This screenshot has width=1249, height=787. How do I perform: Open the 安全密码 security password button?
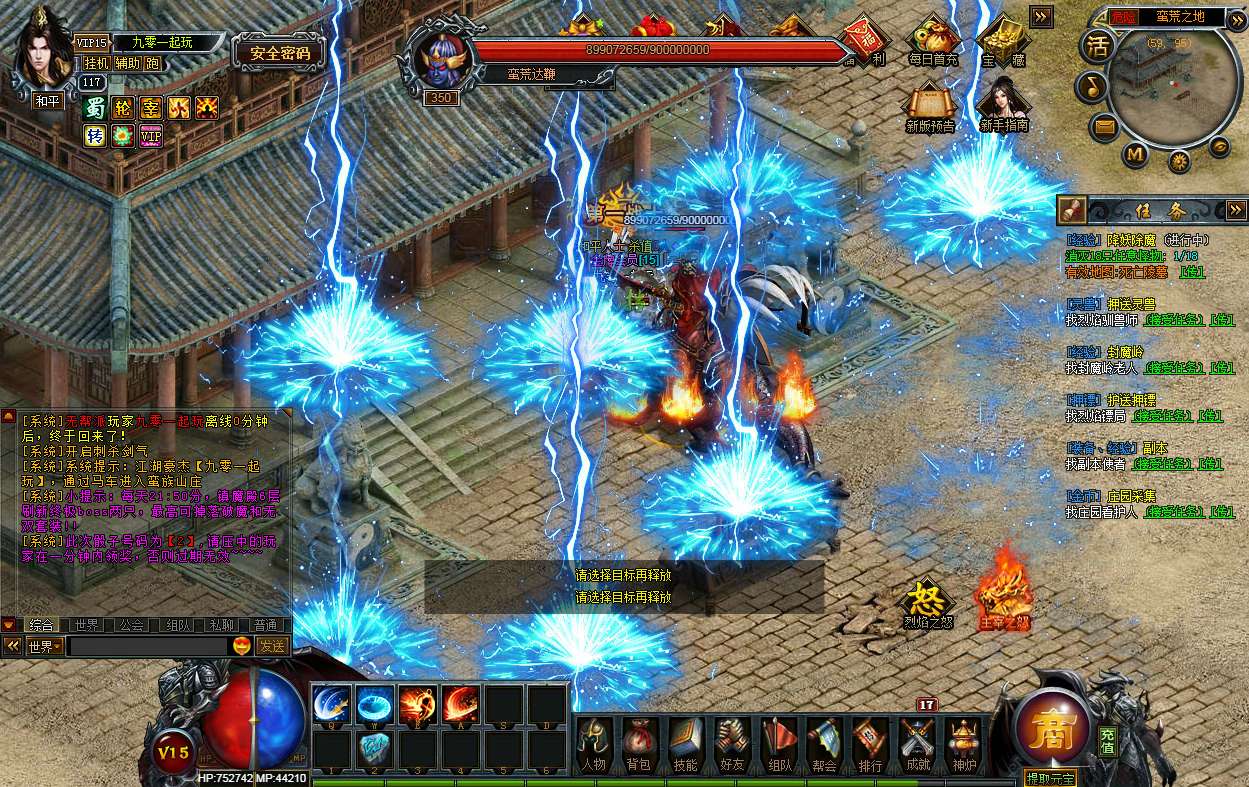[x=279, y=53]
